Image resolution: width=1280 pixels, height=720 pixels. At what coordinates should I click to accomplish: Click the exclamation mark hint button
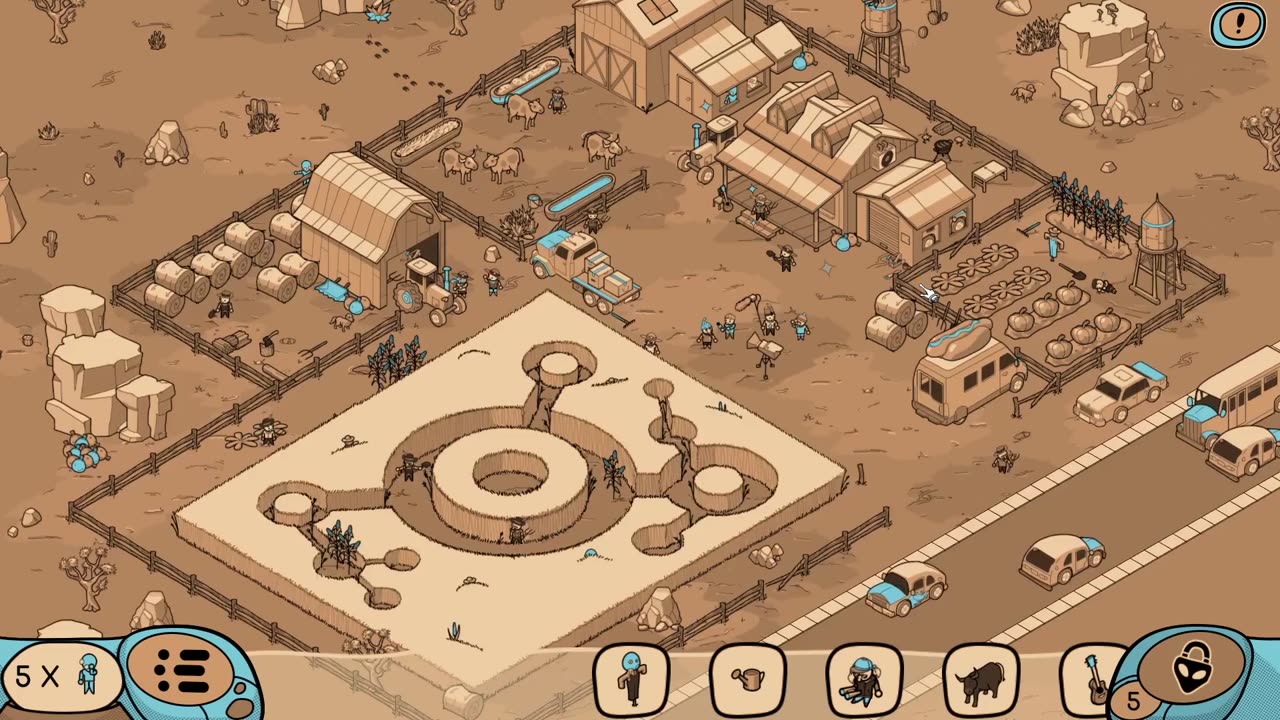(1238, 25)
